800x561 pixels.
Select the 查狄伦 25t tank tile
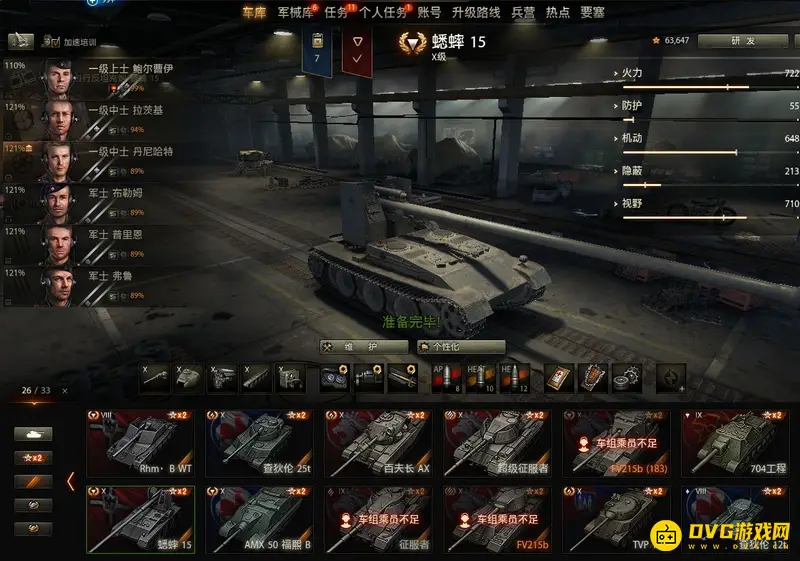pos(259,441)
